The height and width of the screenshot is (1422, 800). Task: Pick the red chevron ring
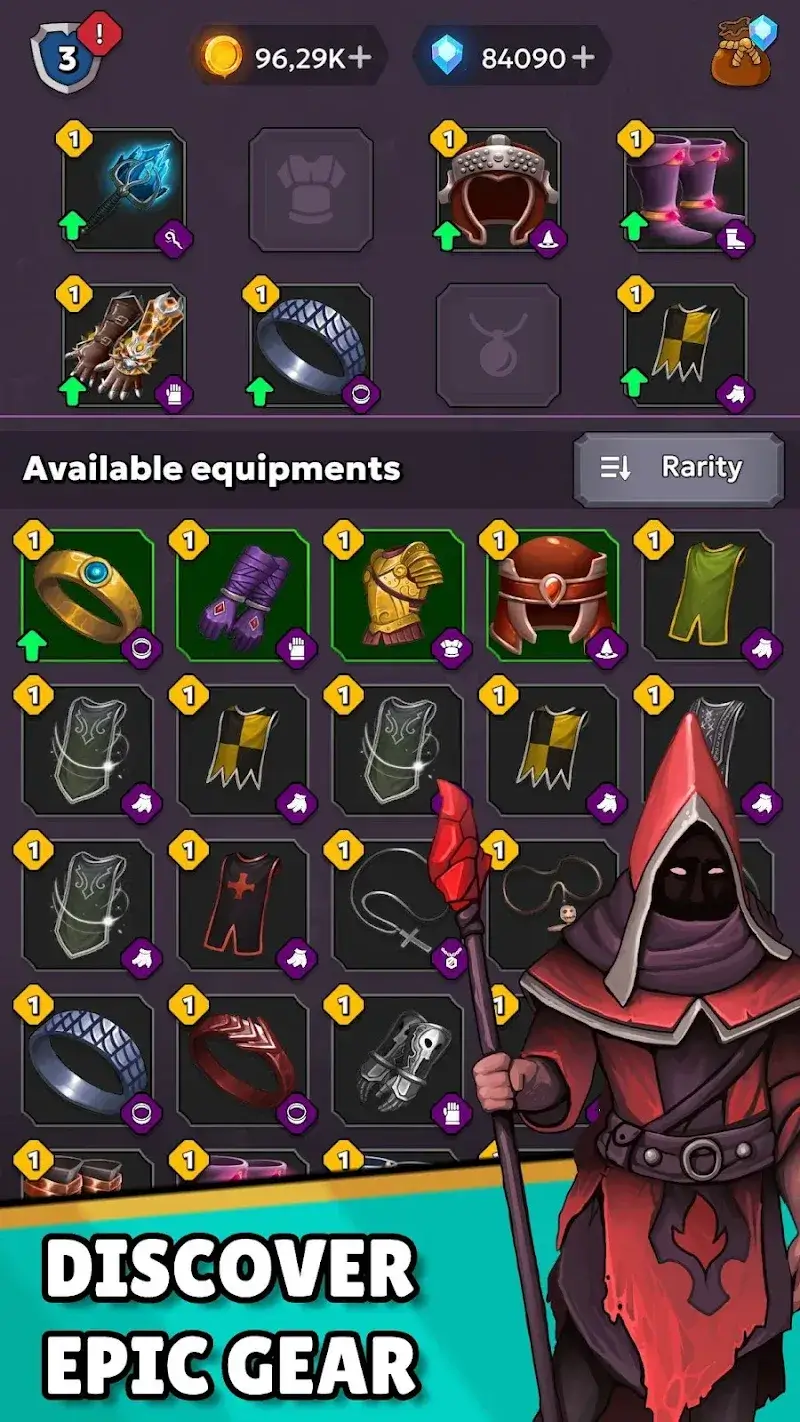243,1060
